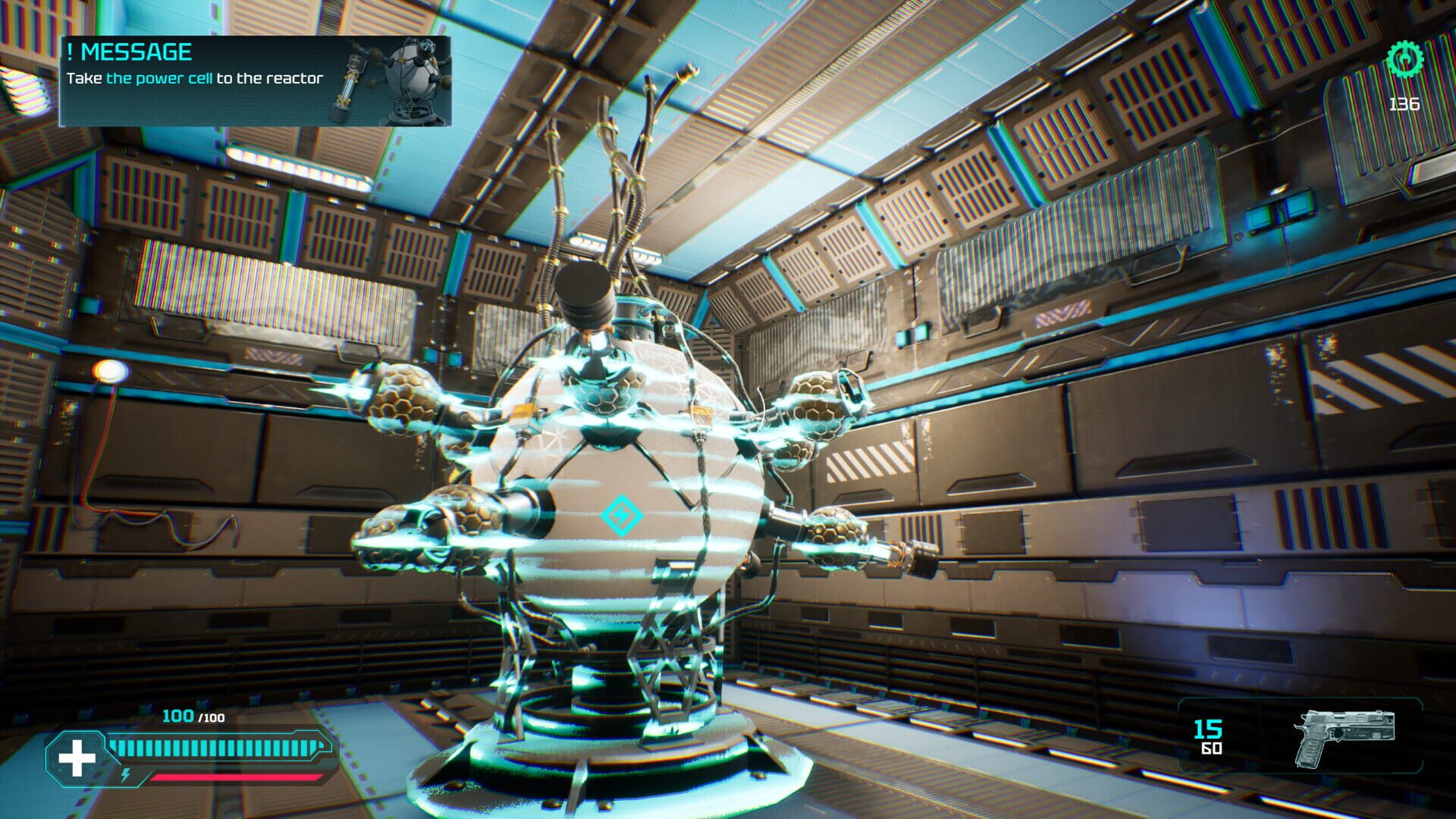Click the exclamation mark beside MESSAGE
This screenshot has height=819, width=1456.
[71, 53]
